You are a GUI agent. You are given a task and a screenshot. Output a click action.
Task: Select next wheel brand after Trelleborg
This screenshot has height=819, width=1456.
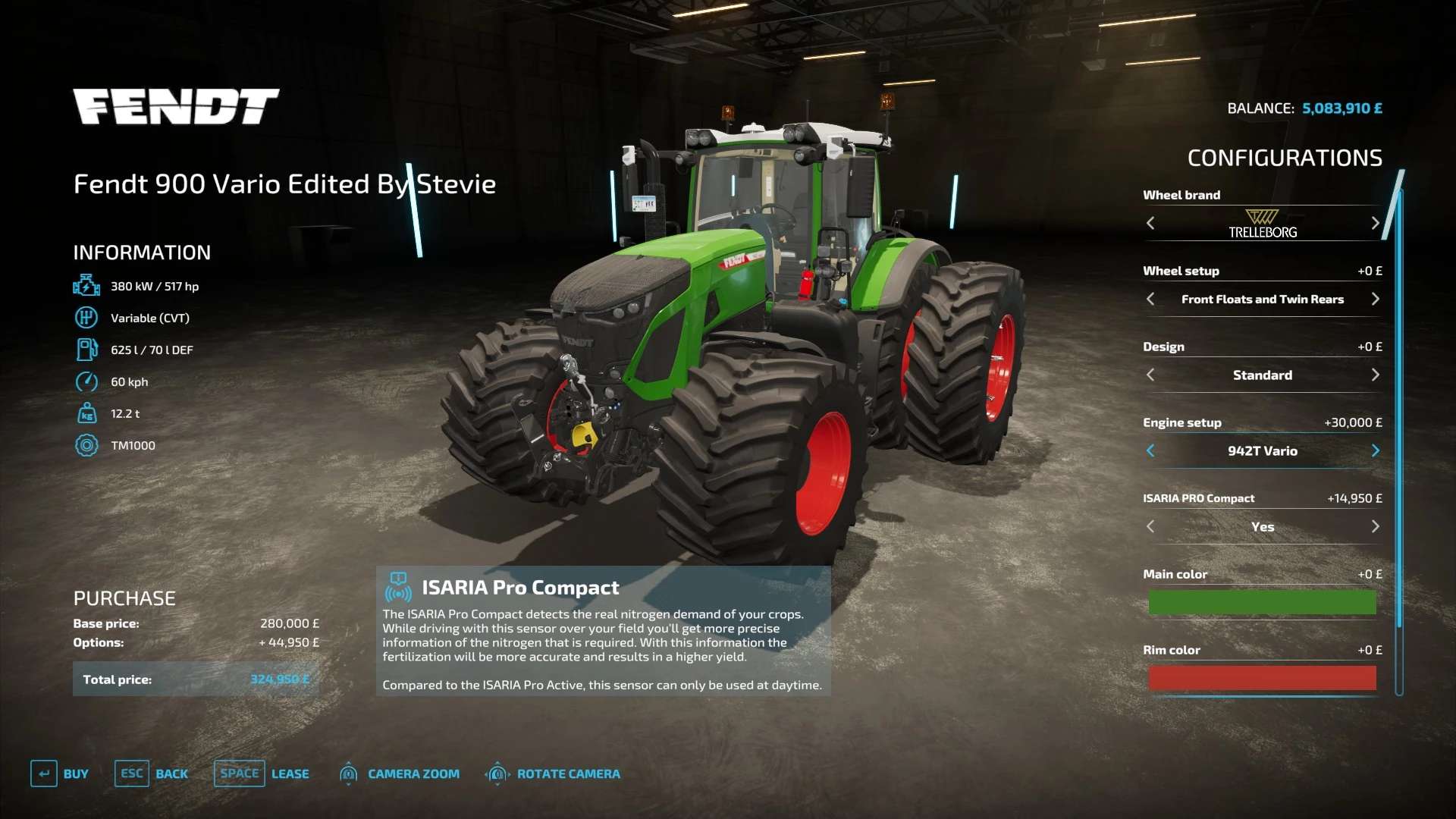1375,223
